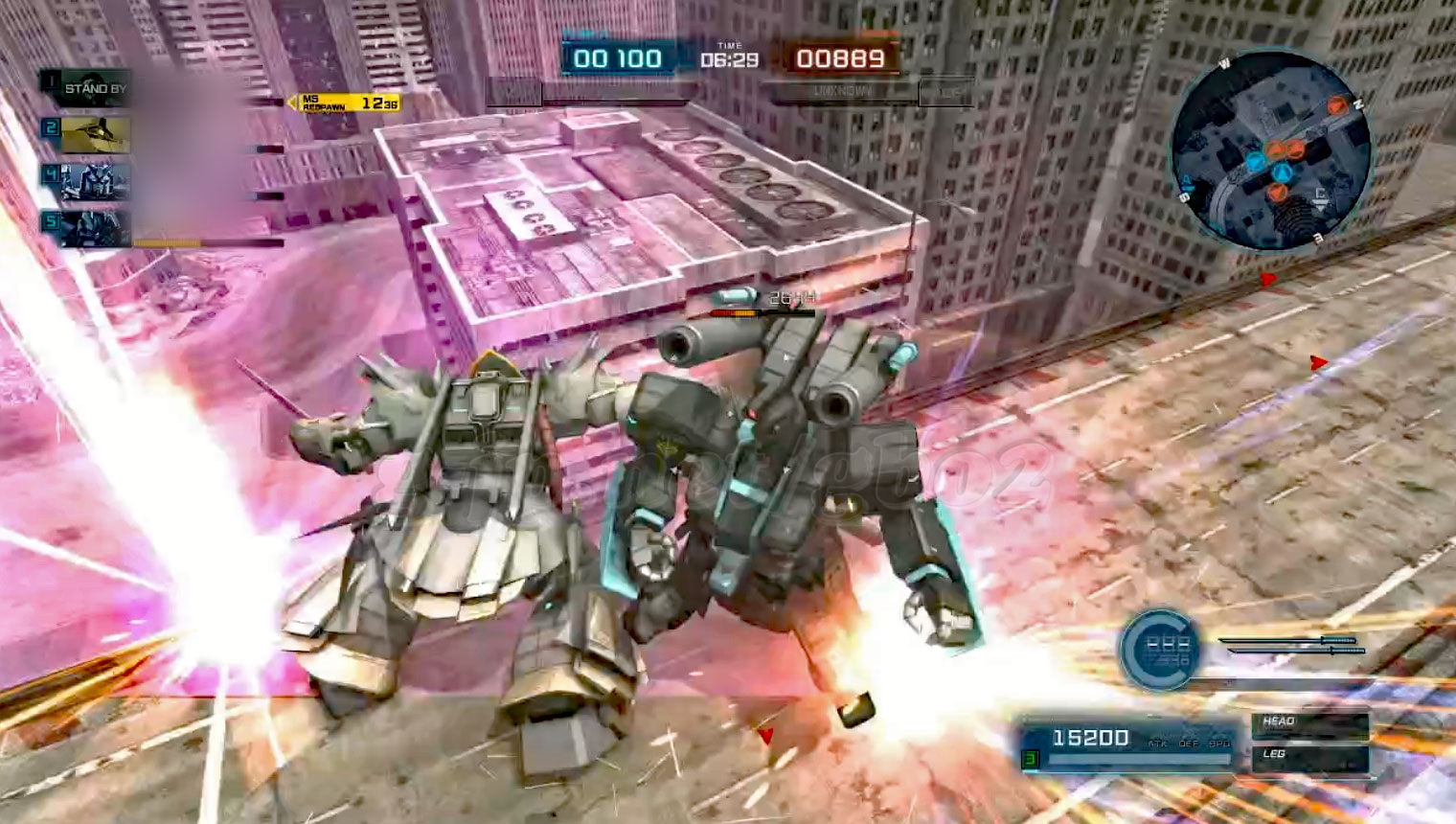Select the circular weapon gauge
This screenshot has height=824, width=1456.
1161,650
